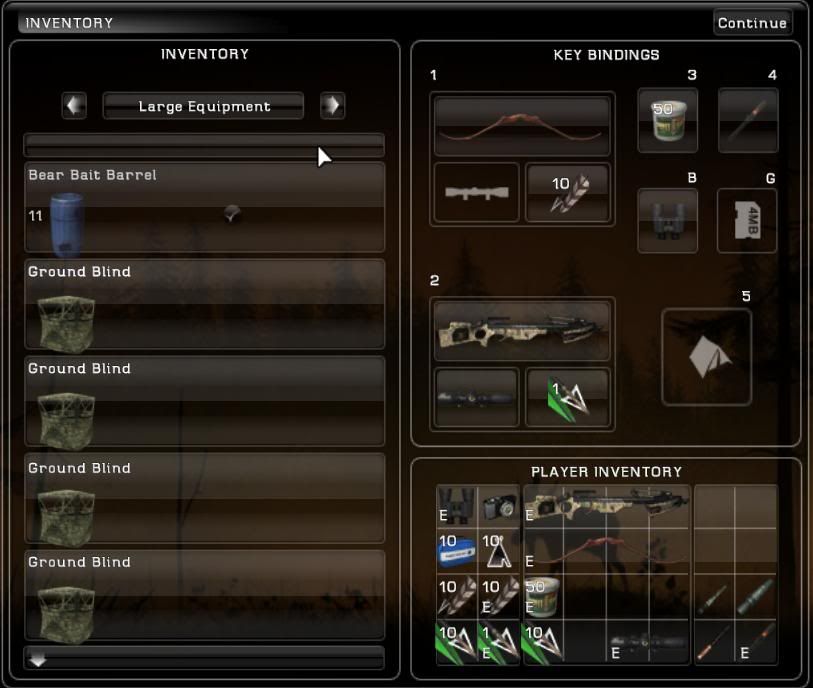Click the Continue button
The width and height of the screenshot is (813, 689).
[752, 23]
